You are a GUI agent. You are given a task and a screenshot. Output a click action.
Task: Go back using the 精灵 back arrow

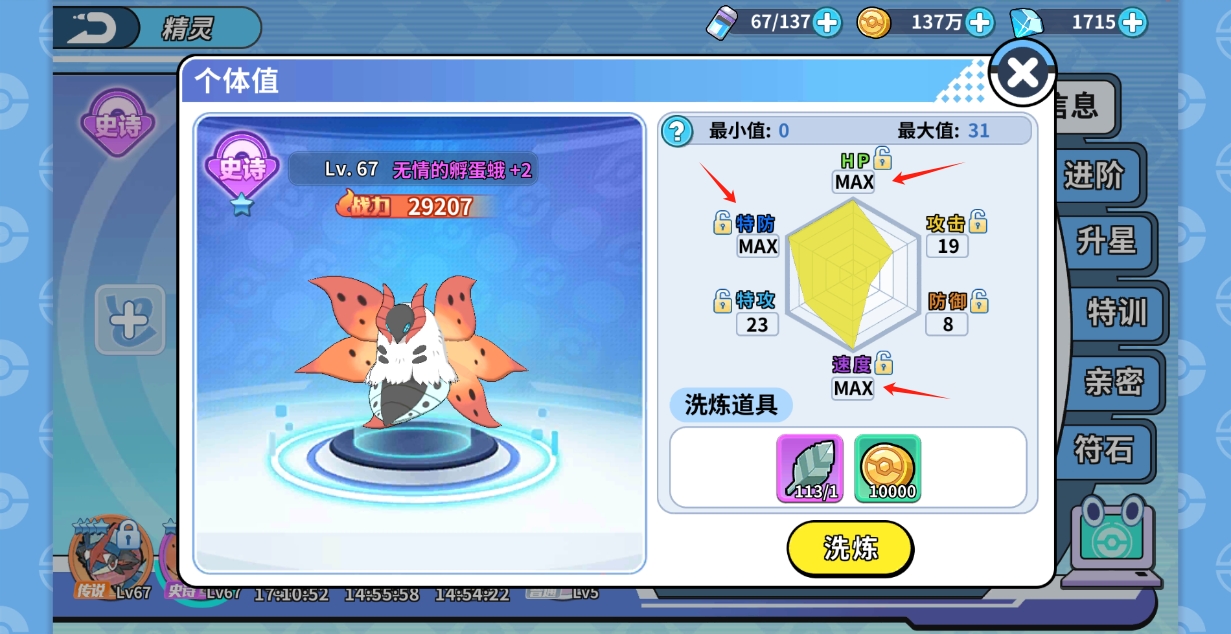(x=93, y=27)
